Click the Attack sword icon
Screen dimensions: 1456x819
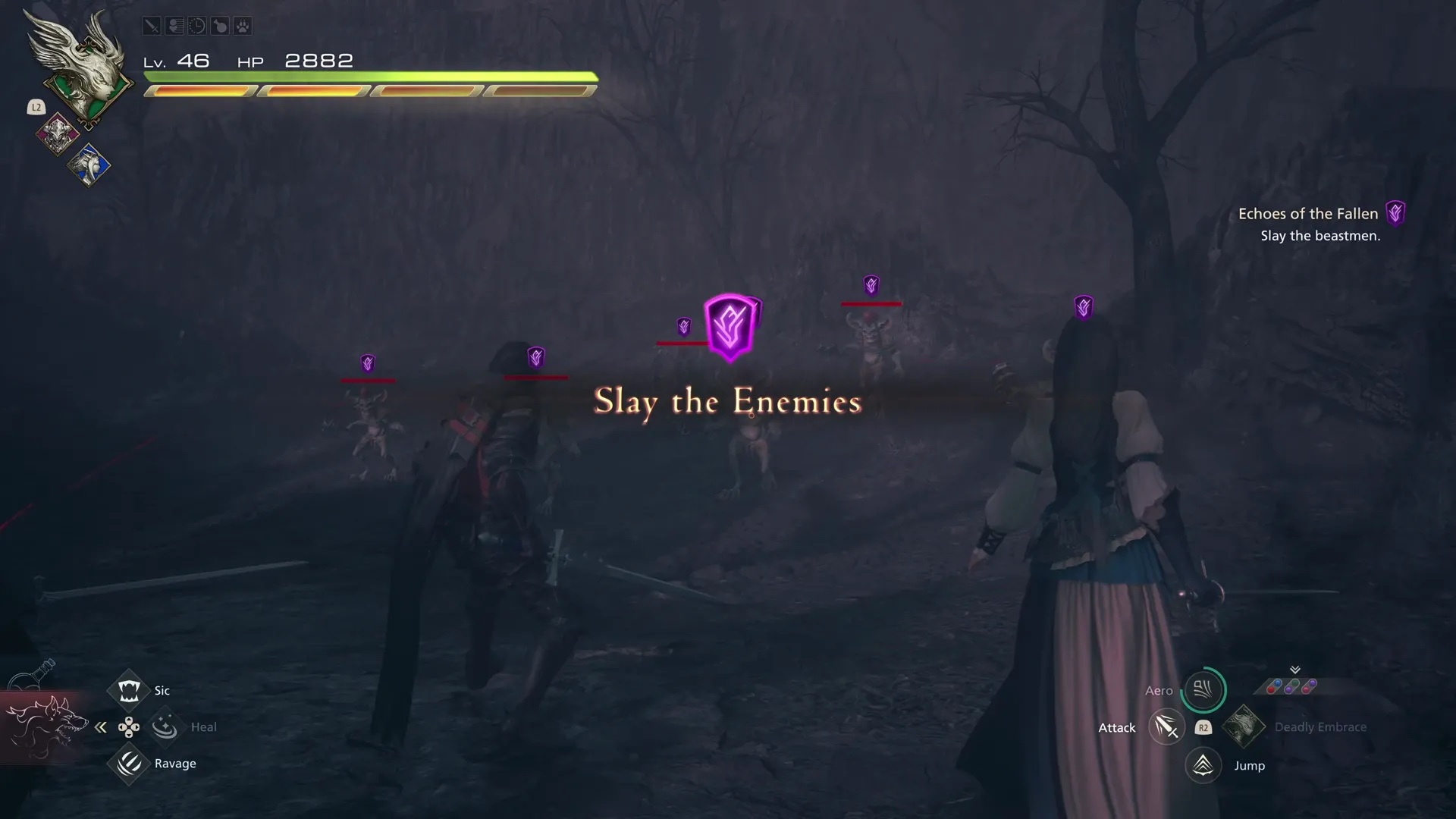tap(1166, 726)
